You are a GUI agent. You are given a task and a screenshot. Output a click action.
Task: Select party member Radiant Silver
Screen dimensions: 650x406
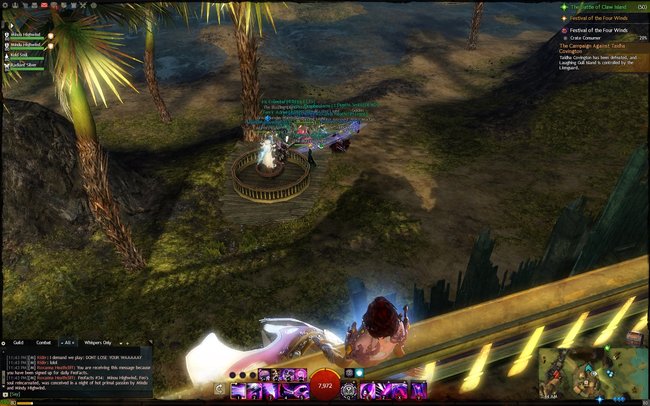26,66
